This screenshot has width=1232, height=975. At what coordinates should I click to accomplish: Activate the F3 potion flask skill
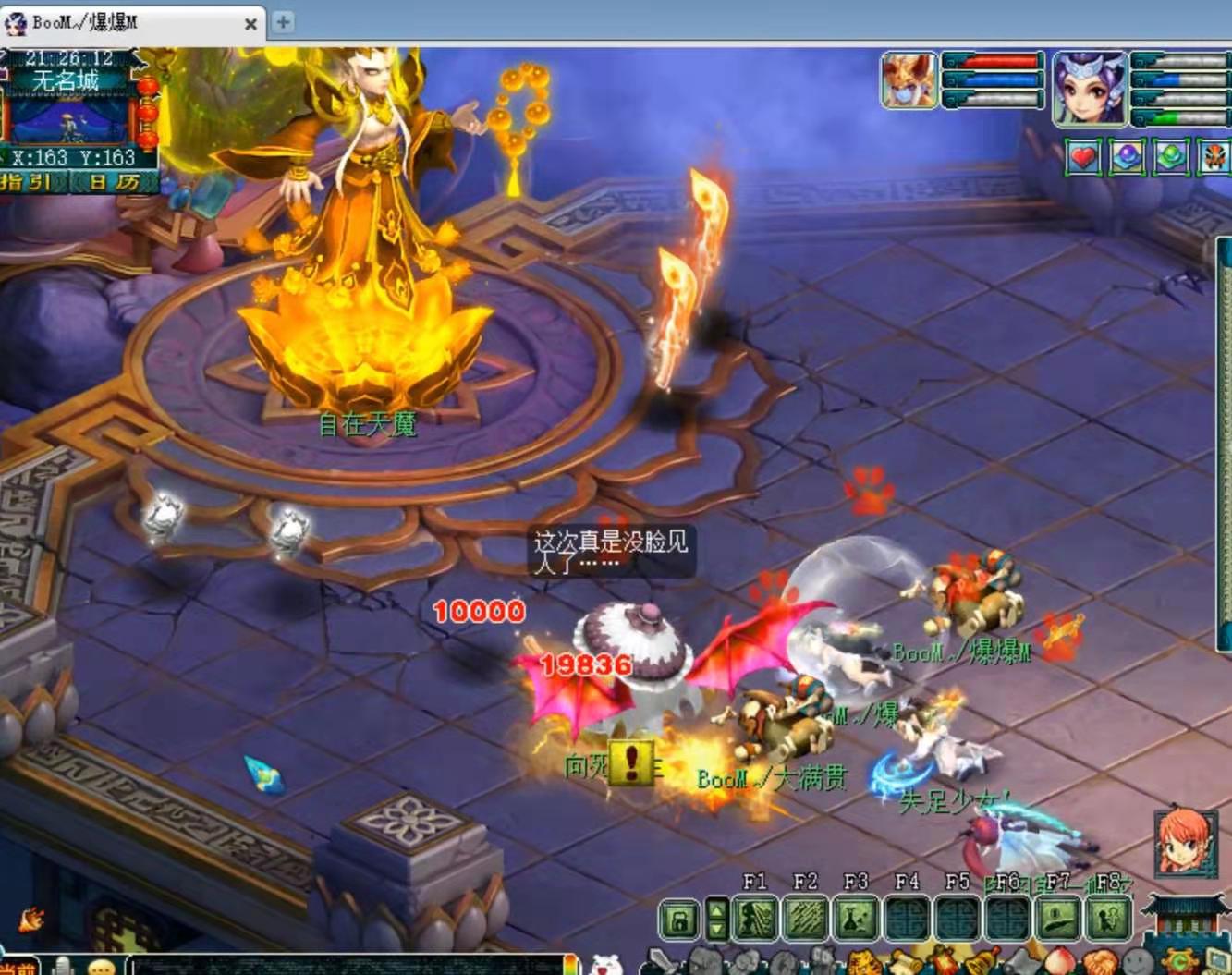(x=856, y=920)
